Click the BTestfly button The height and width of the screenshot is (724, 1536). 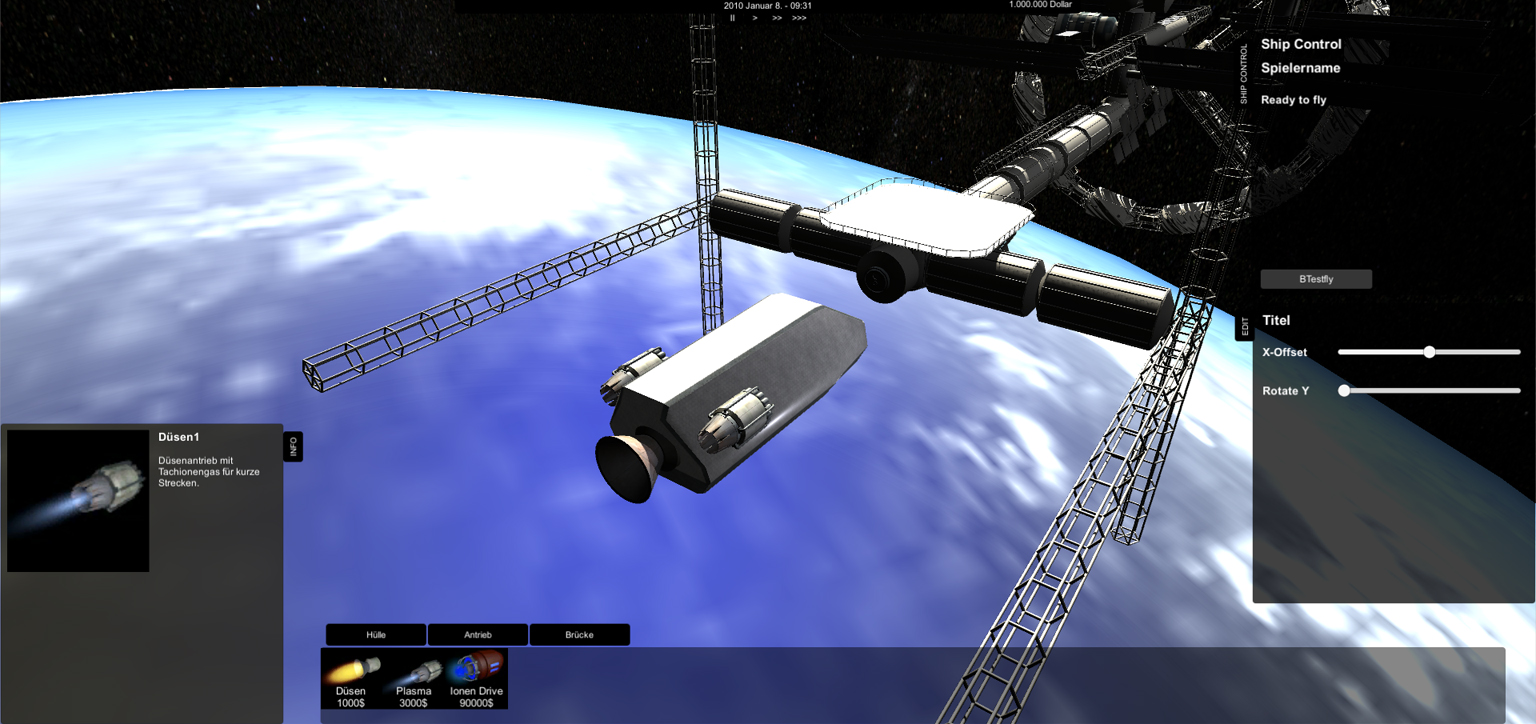(x=1316, y=279)
